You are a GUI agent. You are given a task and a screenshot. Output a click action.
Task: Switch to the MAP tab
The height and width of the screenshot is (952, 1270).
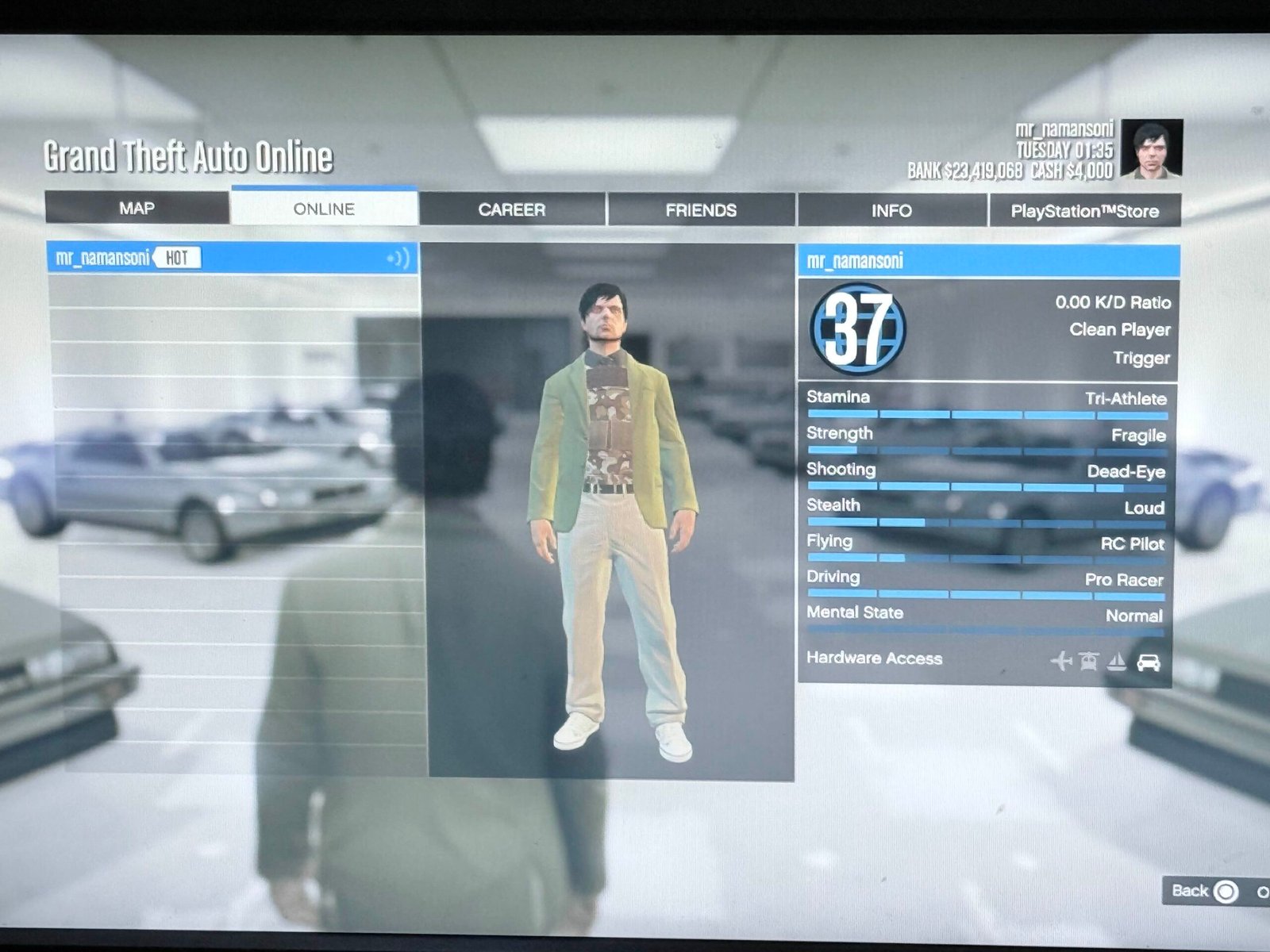(137, 208)
